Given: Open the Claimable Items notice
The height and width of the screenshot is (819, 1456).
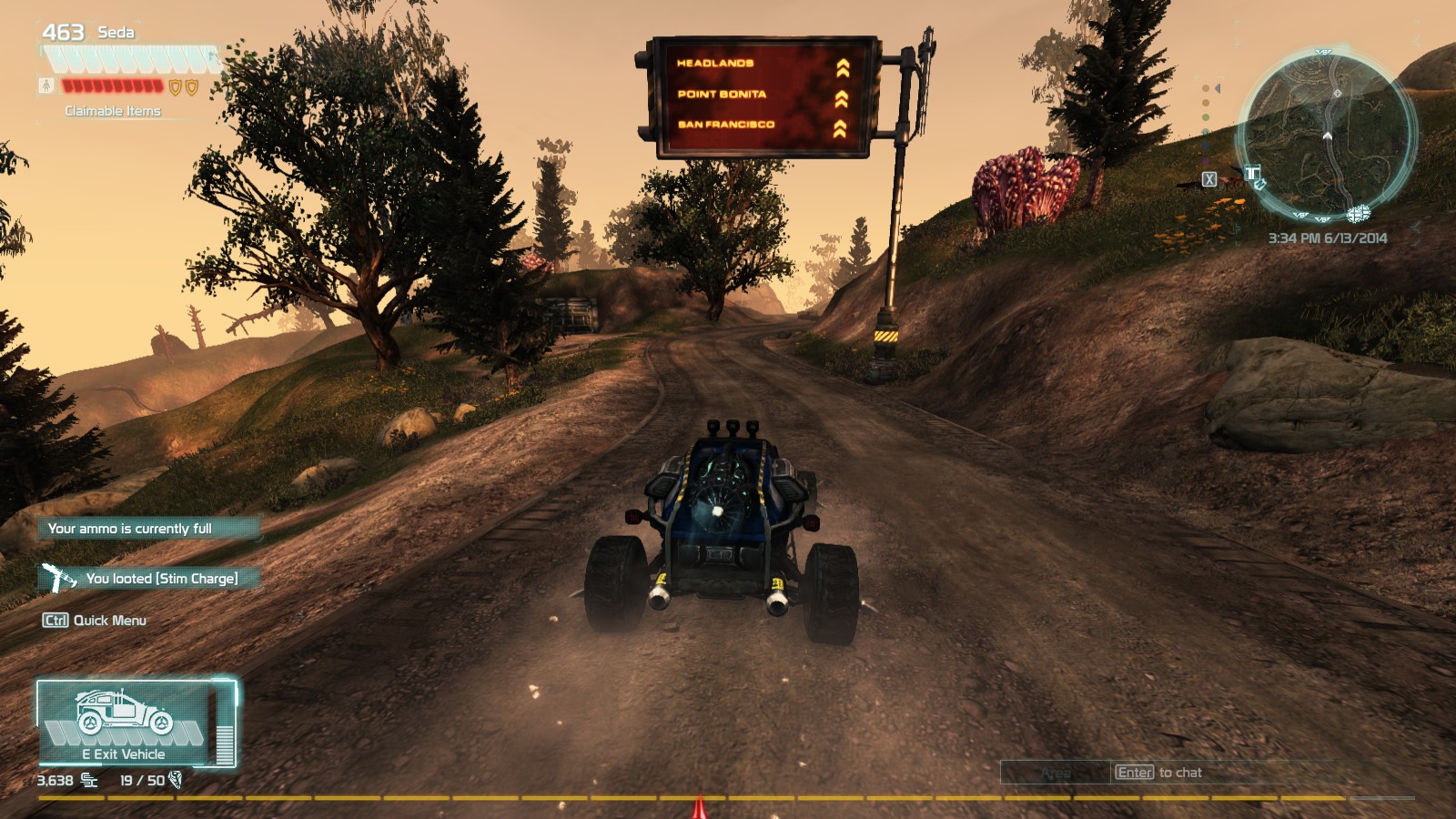Looking at the screenshot, I should point(113,111).
